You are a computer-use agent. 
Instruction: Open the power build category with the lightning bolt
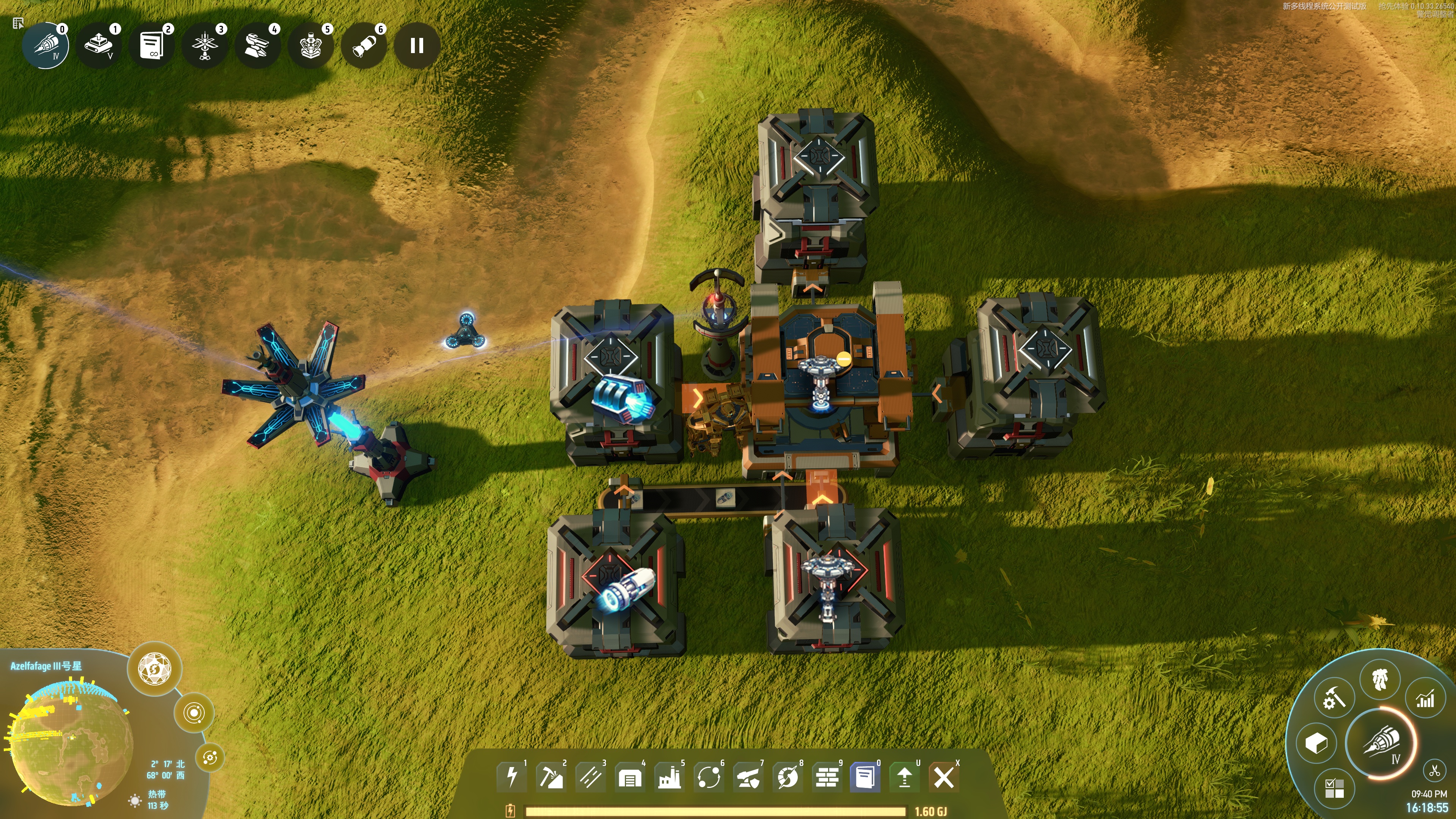point(511,777)
